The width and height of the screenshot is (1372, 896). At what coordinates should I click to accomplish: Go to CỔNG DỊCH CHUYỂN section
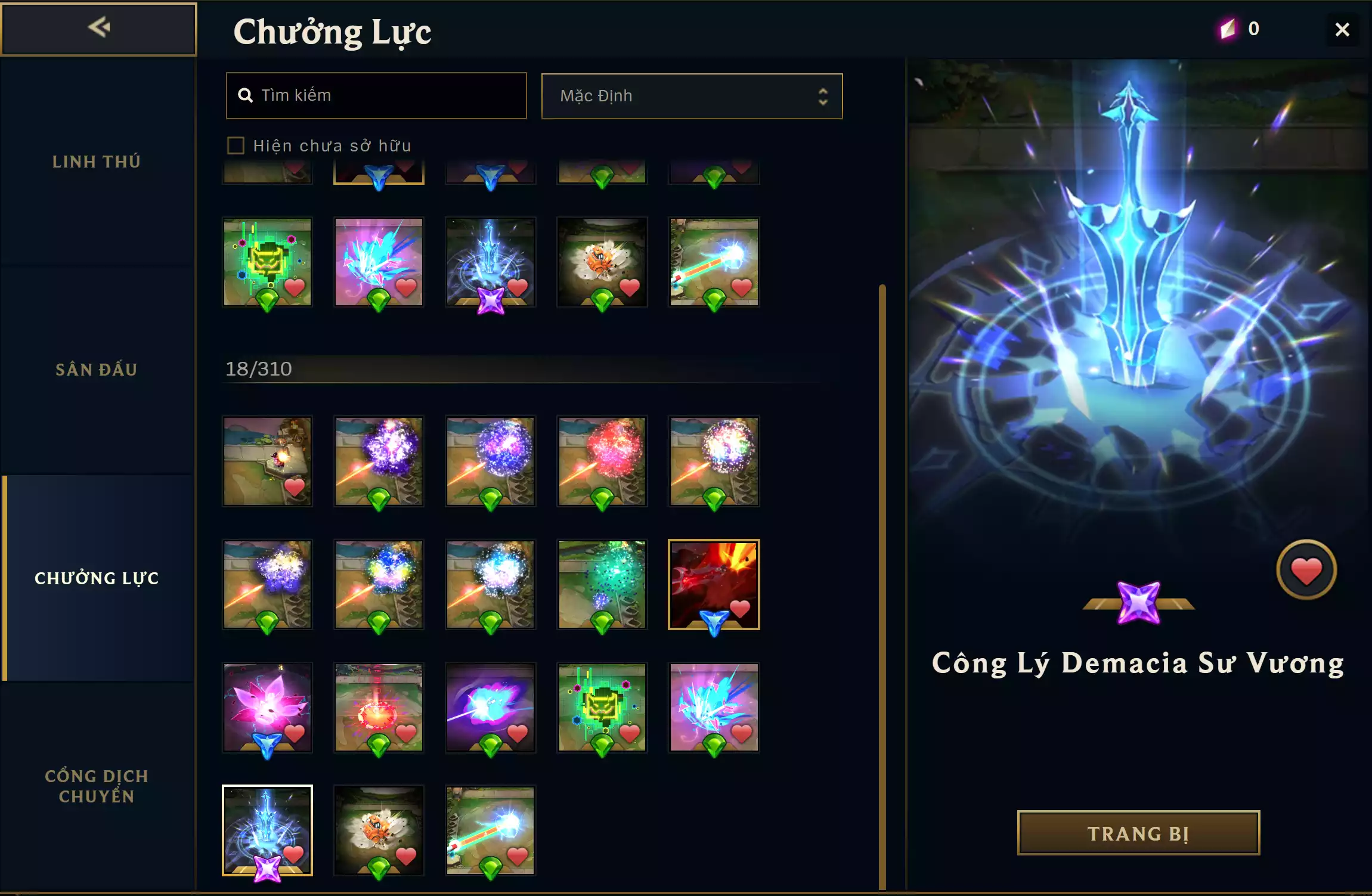coord(97,786)
